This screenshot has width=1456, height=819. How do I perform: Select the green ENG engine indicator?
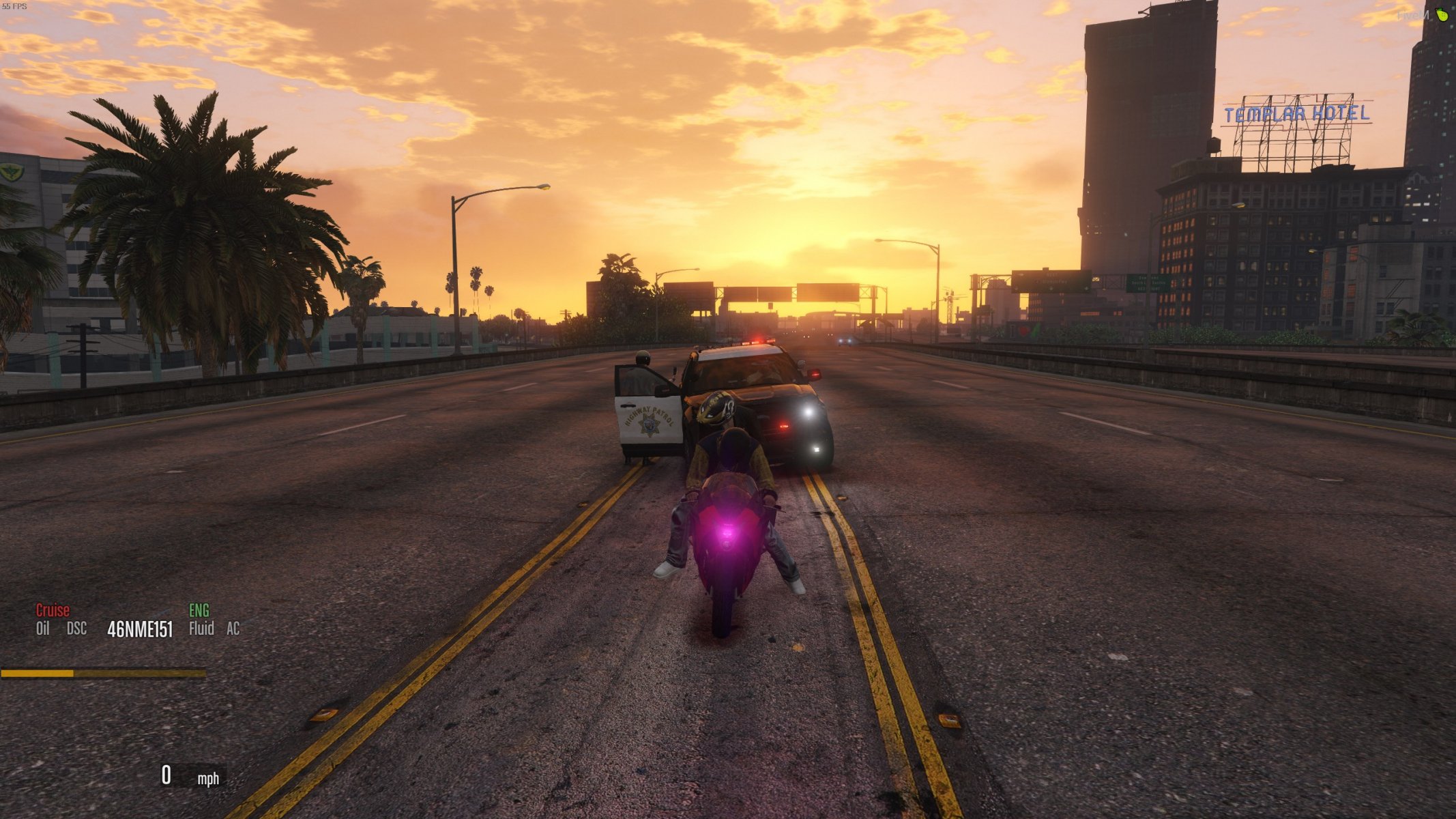[x=199, y=610]
